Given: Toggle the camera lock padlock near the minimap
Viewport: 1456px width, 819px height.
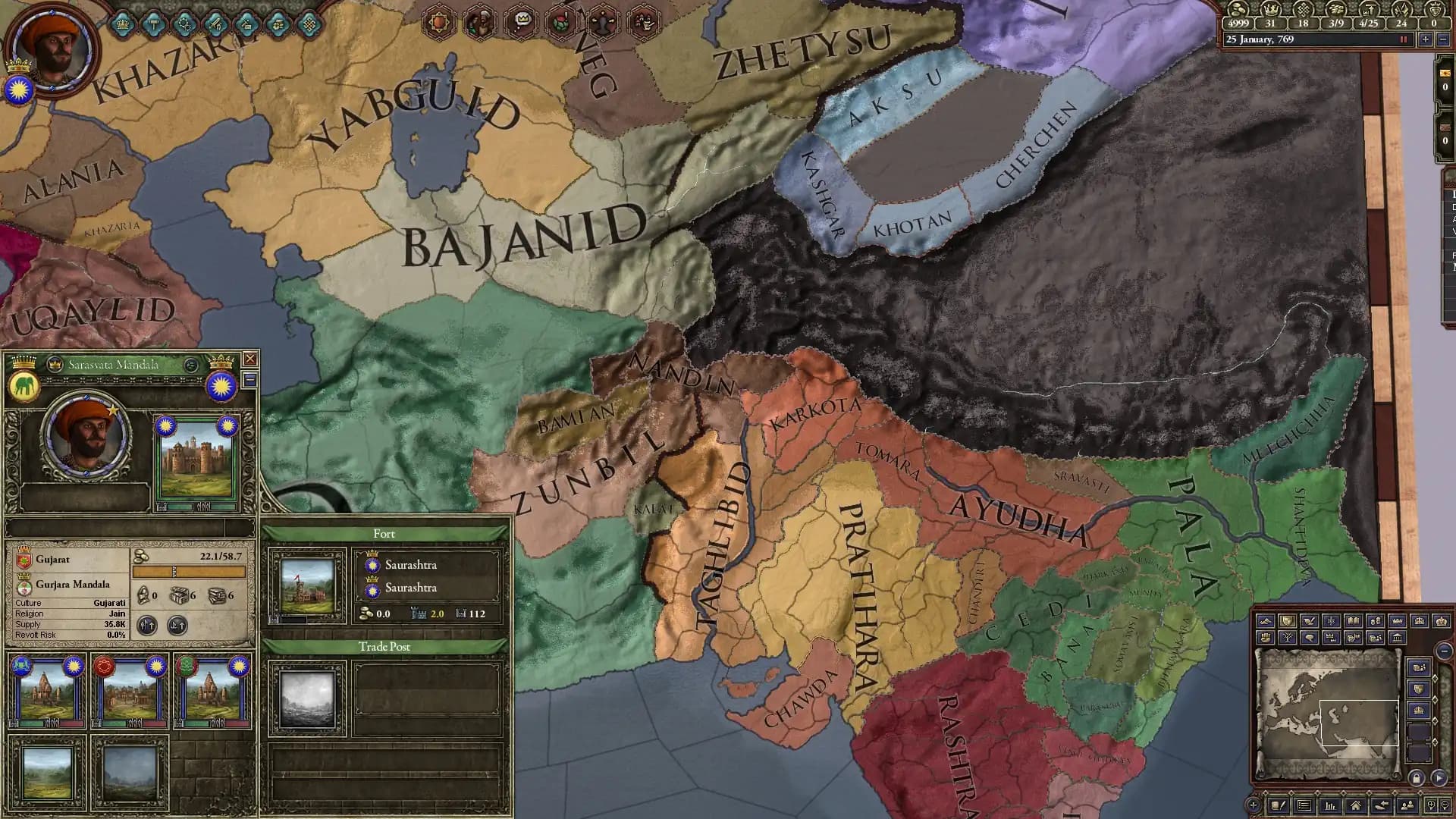Looking at the screenshot, I should (1417, 777).
